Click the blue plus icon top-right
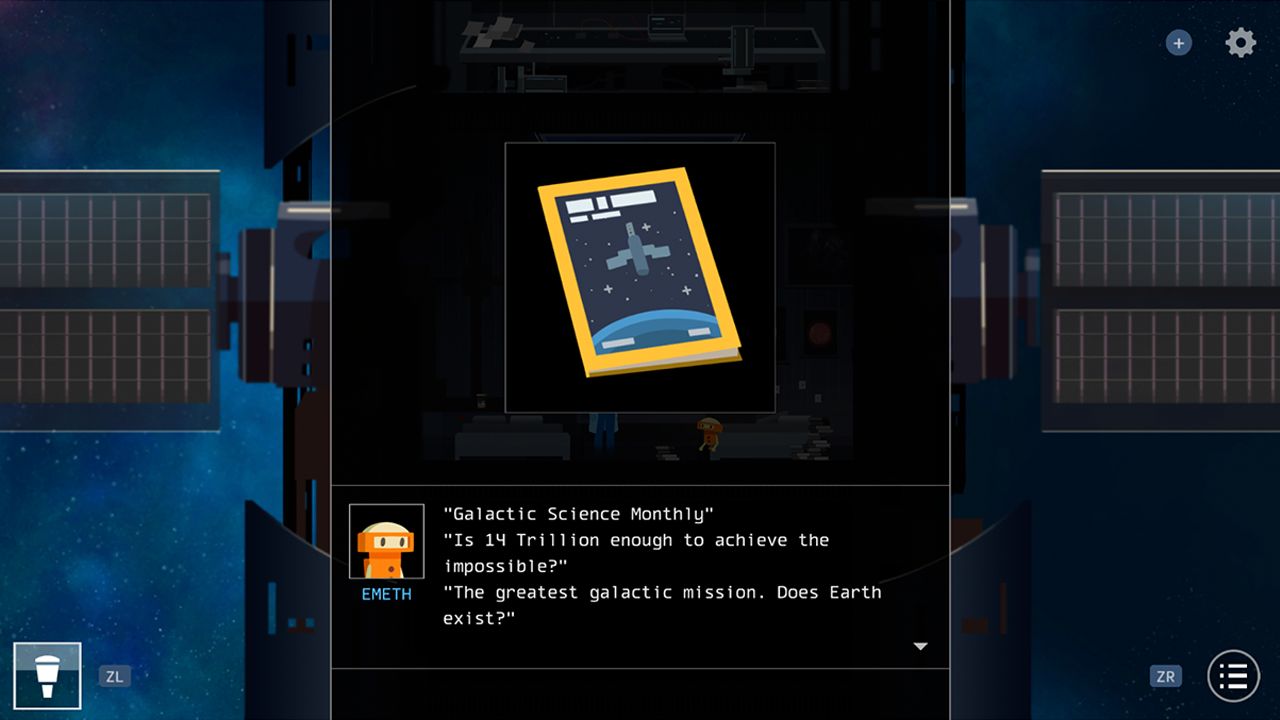1280x720 pixels. click(x=1178, y=43)
